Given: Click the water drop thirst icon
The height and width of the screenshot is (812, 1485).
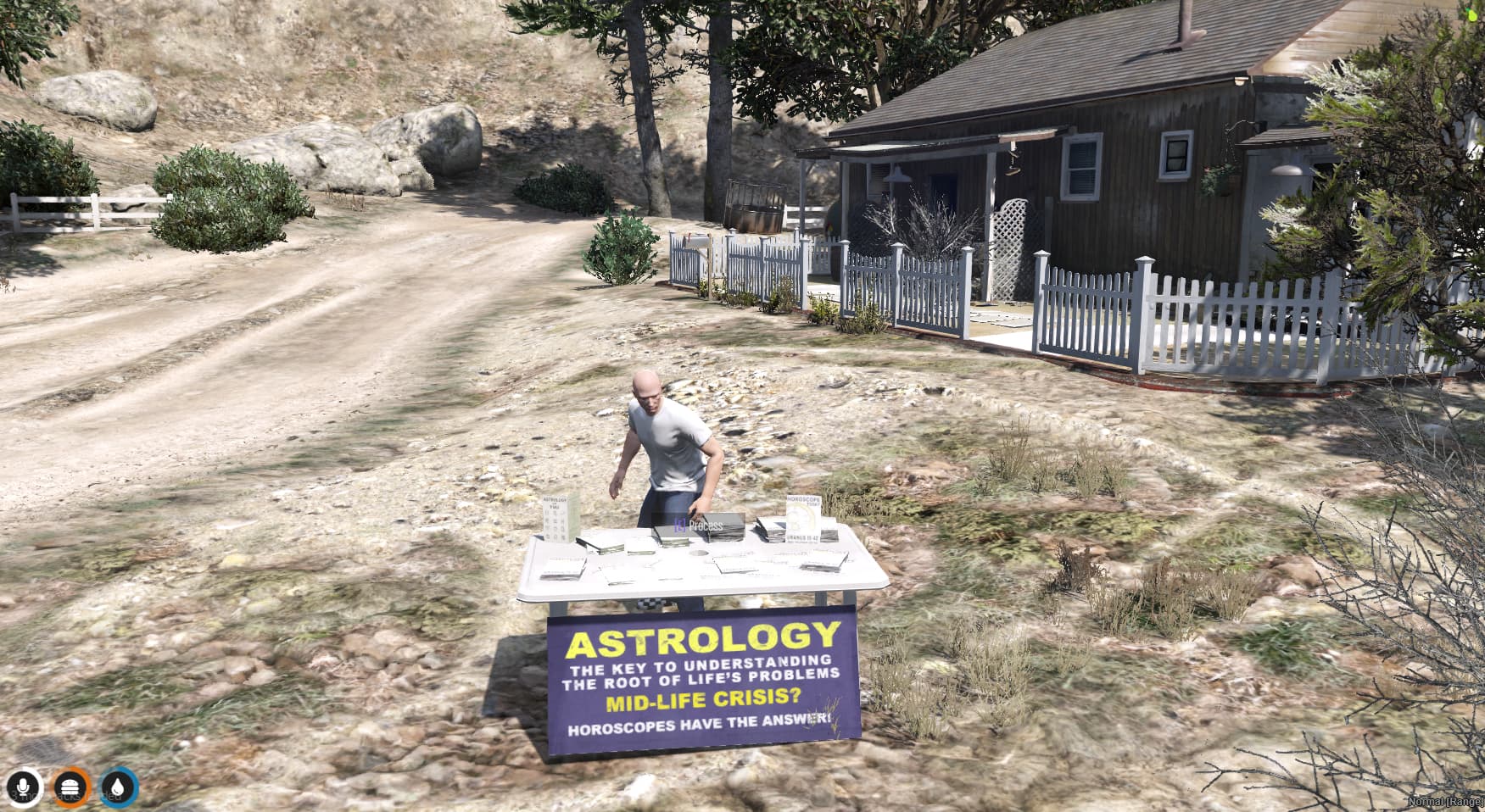Looking at the screenshot, I should tap(119, 787).
